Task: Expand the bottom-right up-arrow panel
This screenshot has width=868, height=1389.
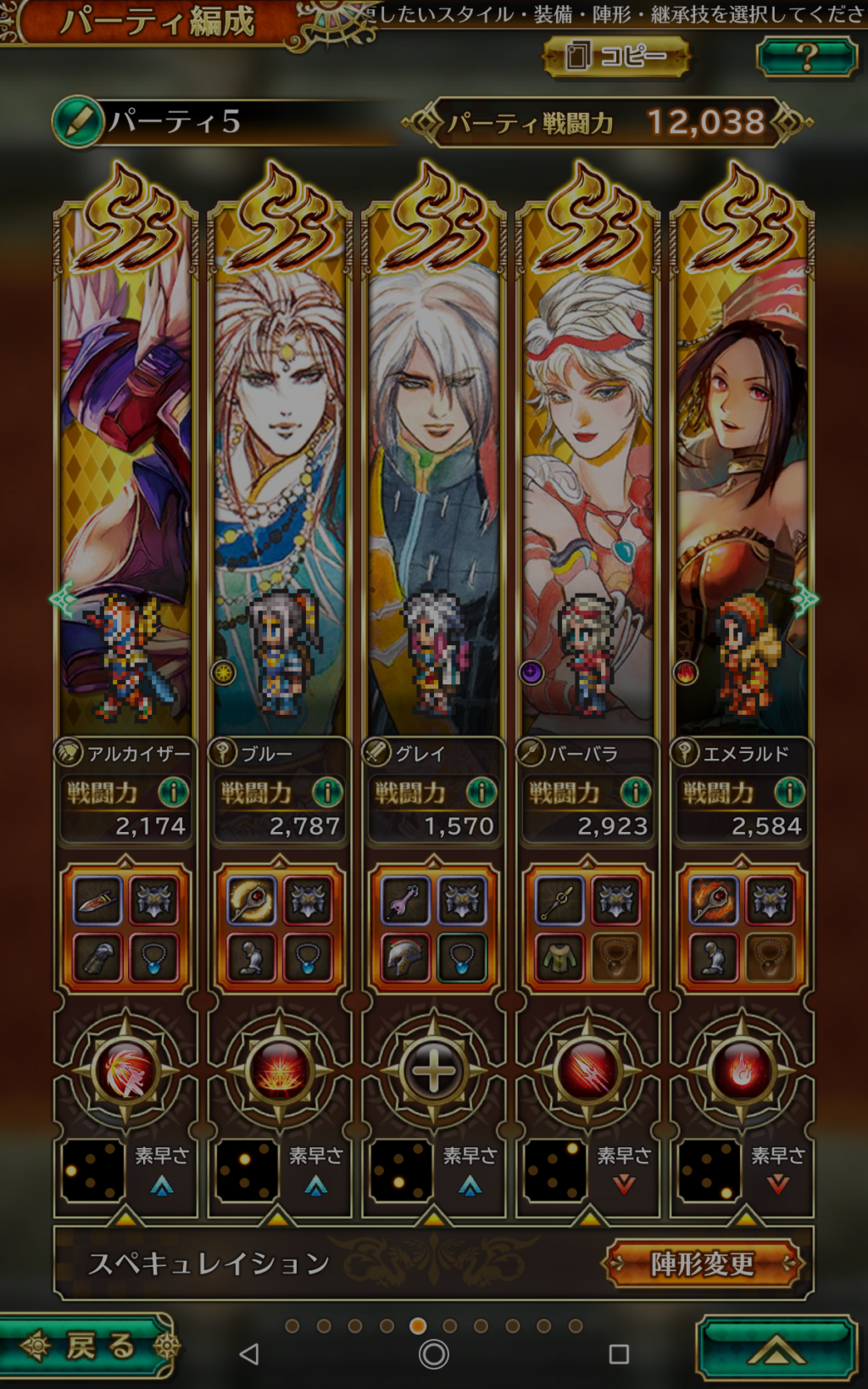Action: [776, 1348]
